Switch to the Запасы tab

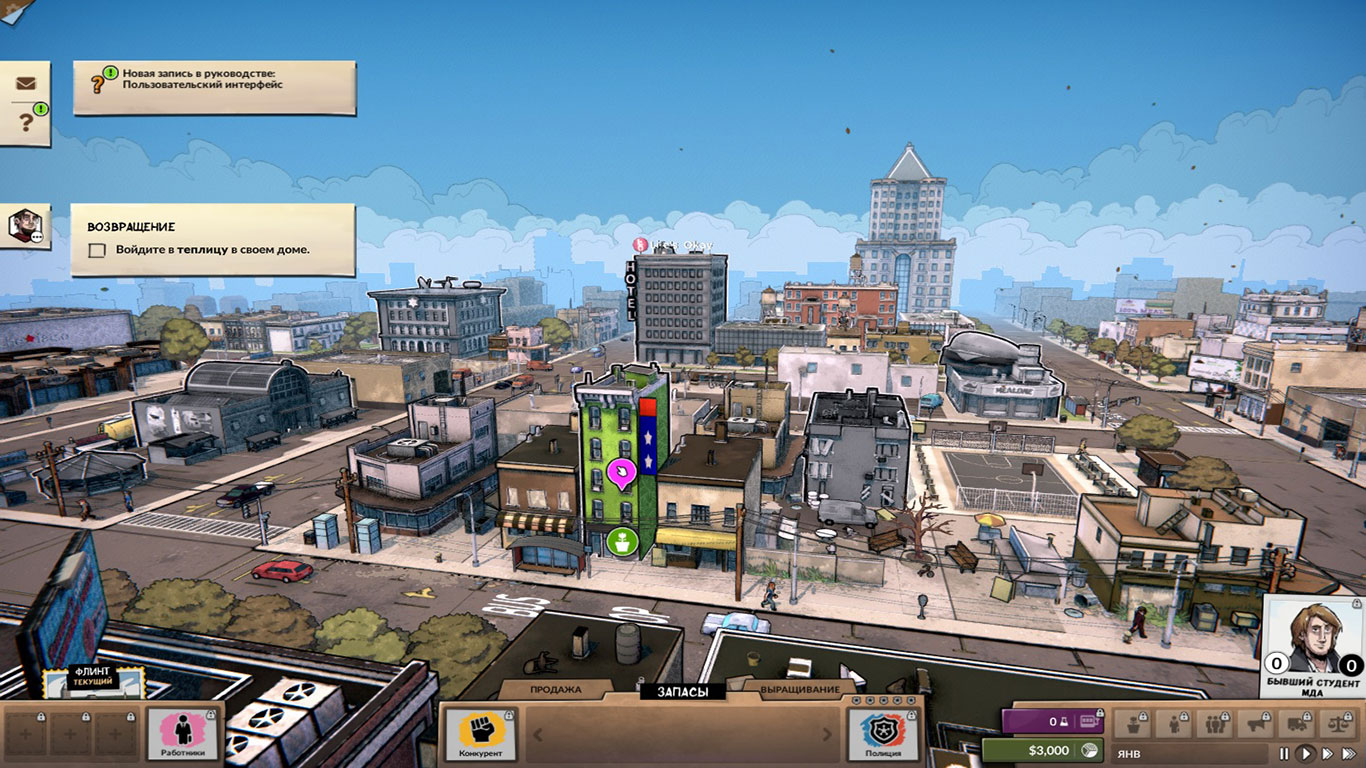683,691
